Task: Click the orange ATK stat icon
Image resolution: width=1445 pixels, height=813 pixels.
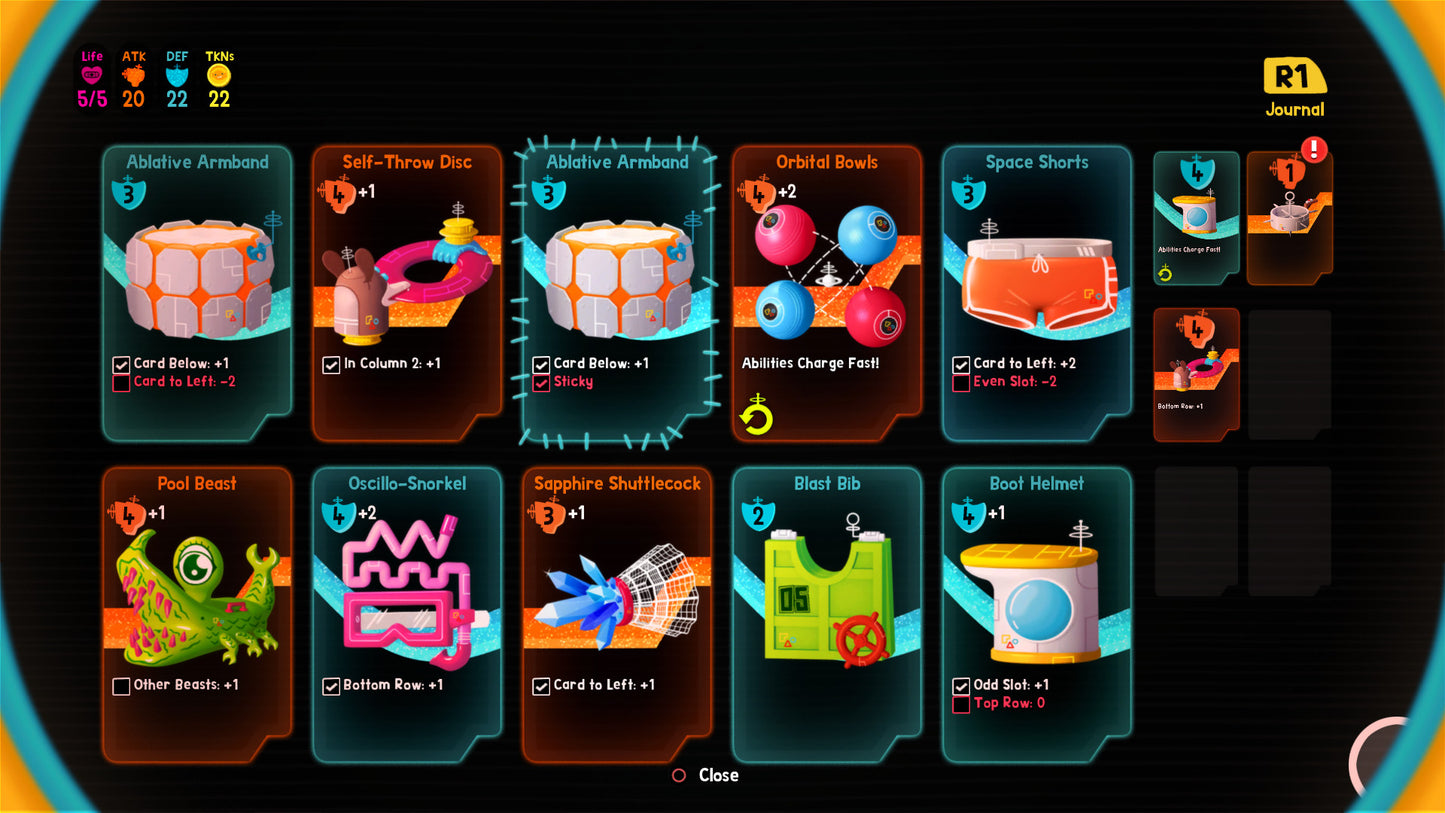Action: tap(134, 74)
